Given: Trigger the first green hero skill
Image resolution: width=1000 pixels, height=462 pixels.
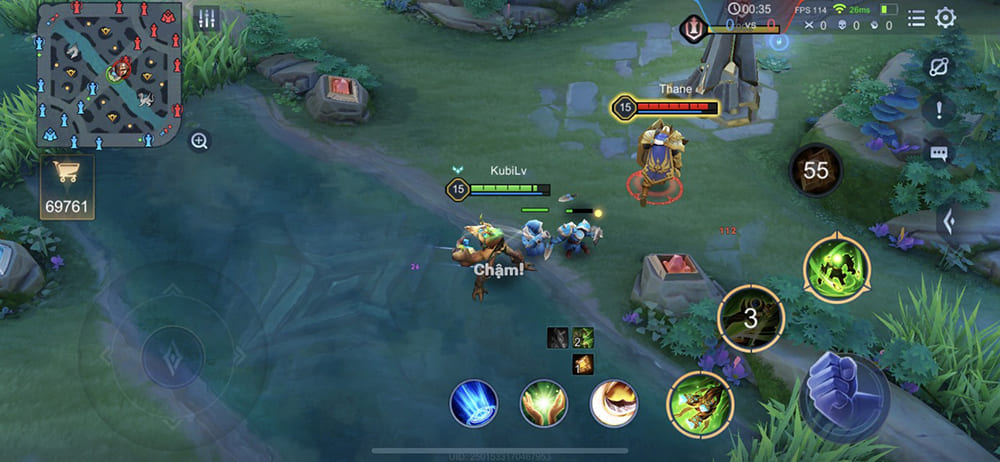Looking at the screenshot, I should point(700,405).
